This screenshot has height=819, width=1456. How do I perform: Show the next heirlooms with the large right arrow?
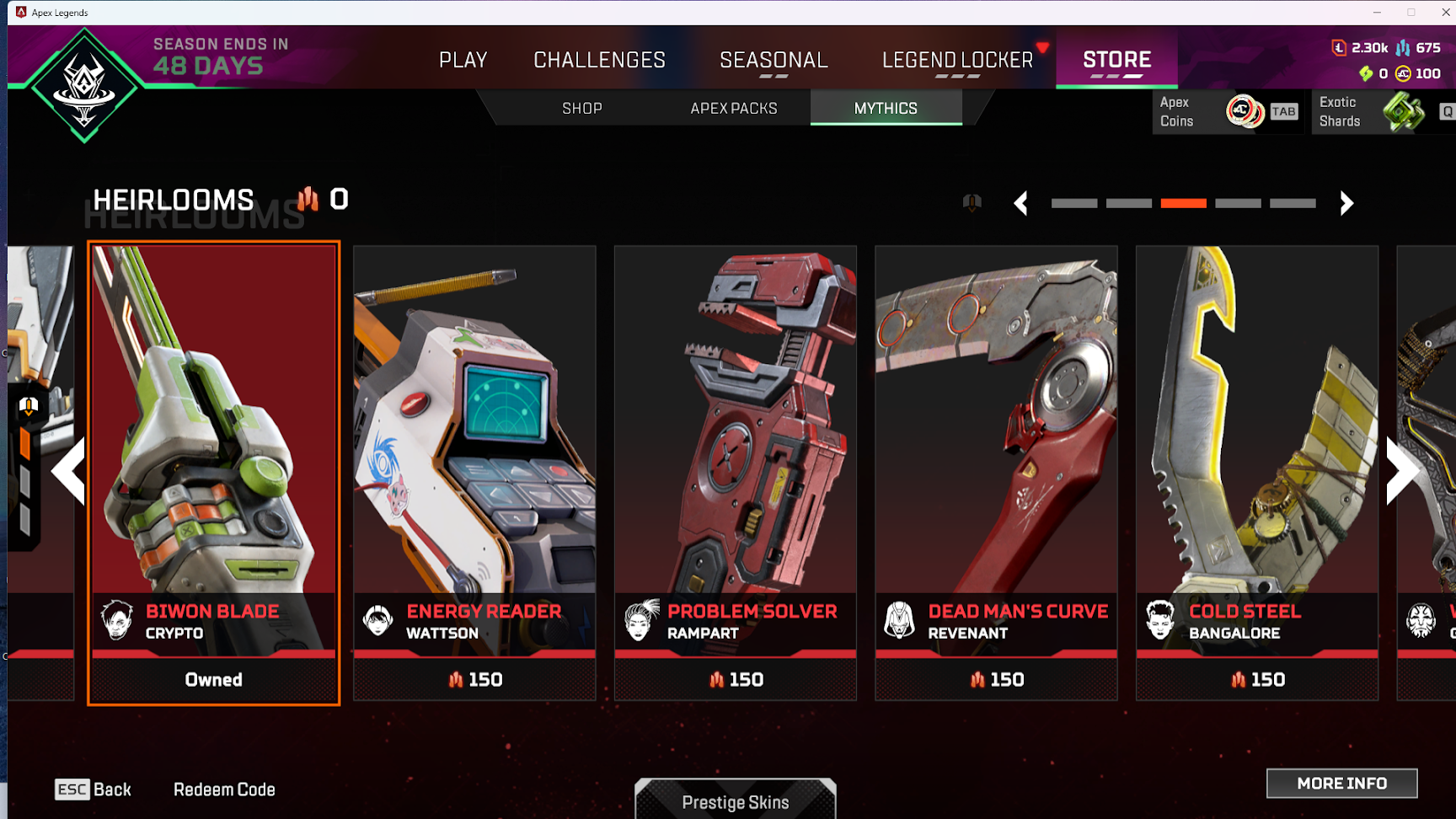click(1401, 470)
